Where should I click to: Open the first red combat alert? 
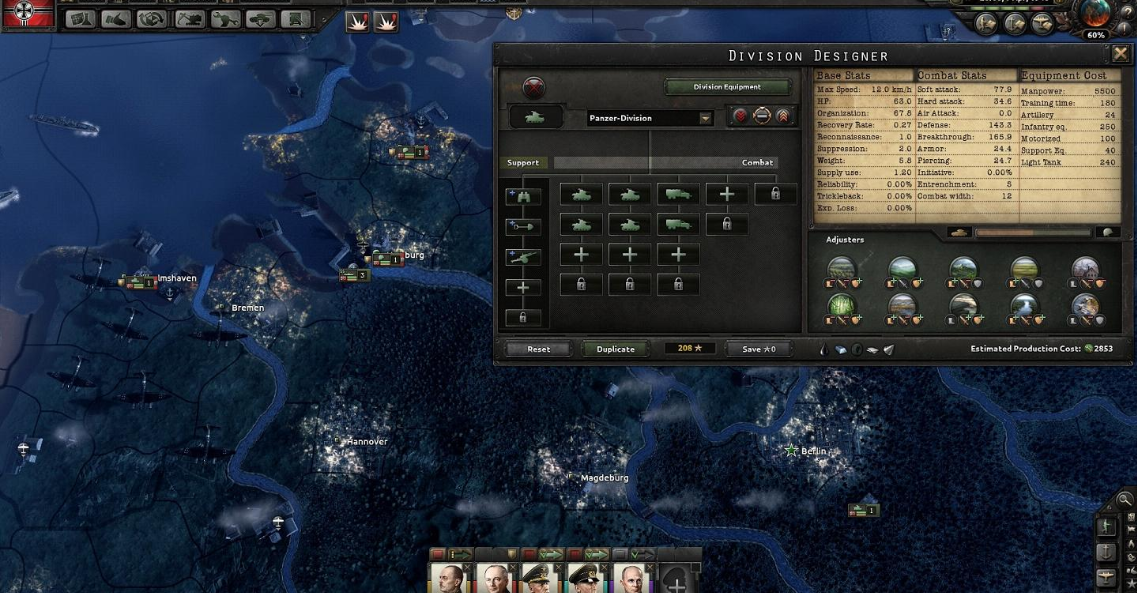pyautogui.click(x=357, y=21)
